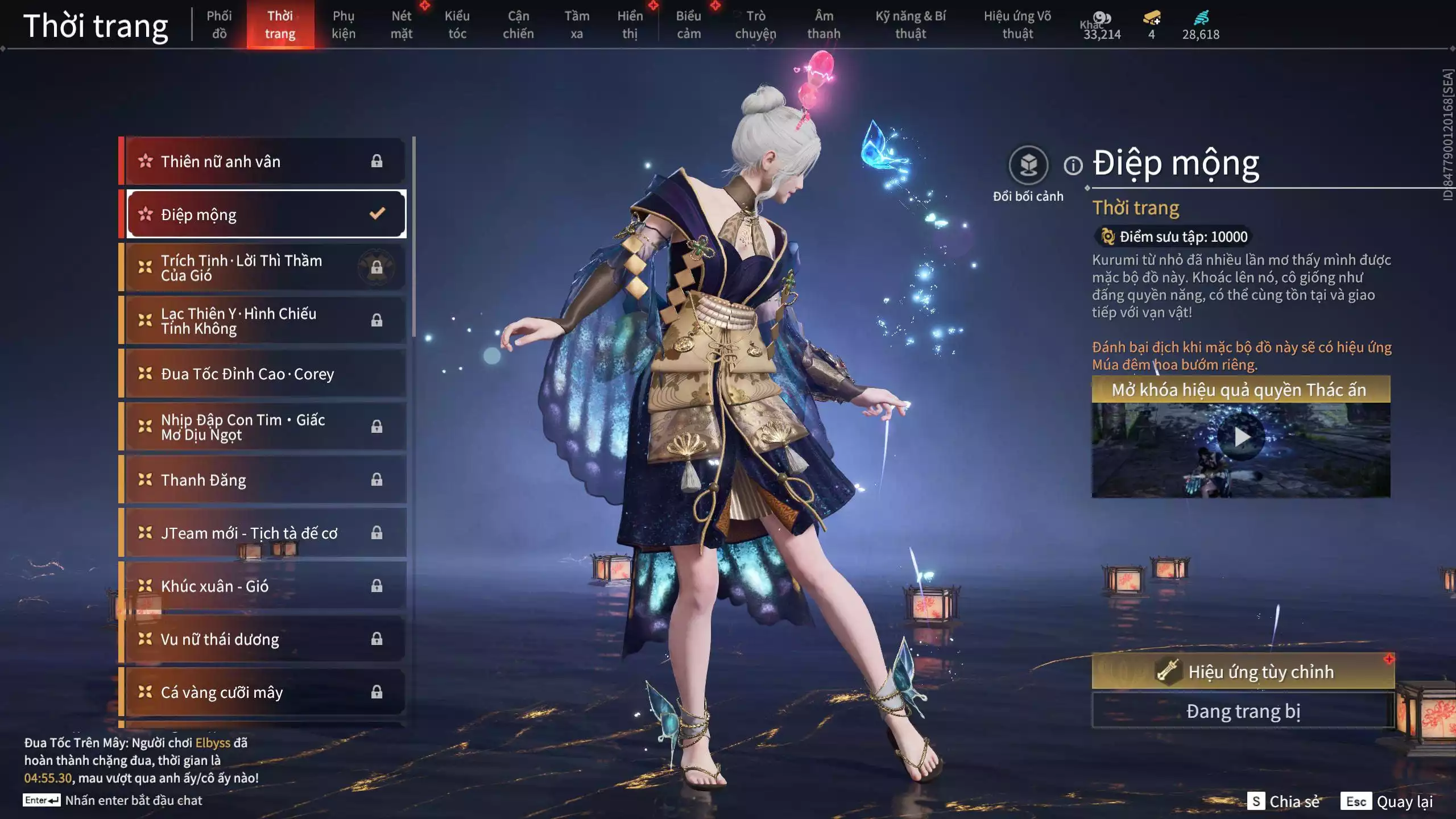This screenshot has height=819, width=1456.
Task: Open the outfit info icon
Action: (x=1073, y=166)
